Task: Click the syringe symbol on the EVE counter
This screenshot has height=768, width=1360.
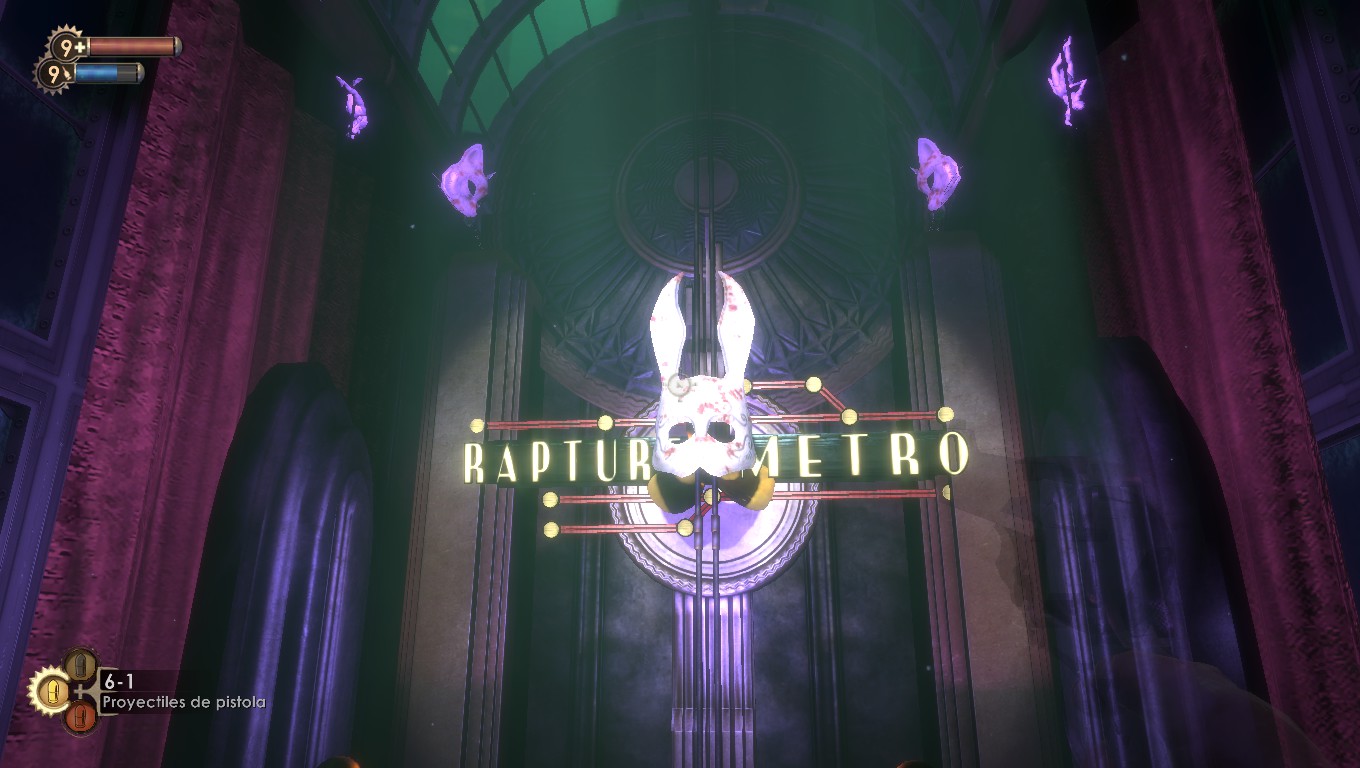Action: coord(67,73)
